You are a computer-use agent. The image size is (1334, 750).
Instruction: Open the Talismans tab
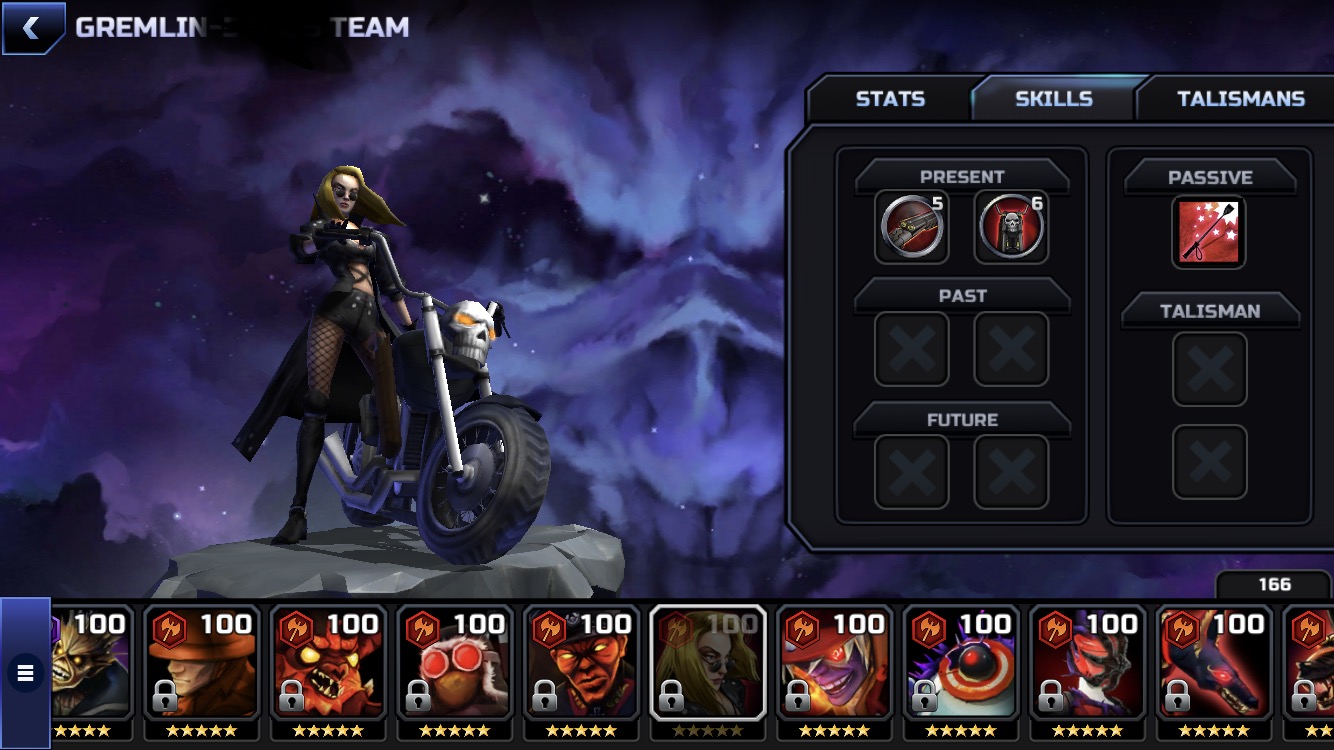[1240, 99]
